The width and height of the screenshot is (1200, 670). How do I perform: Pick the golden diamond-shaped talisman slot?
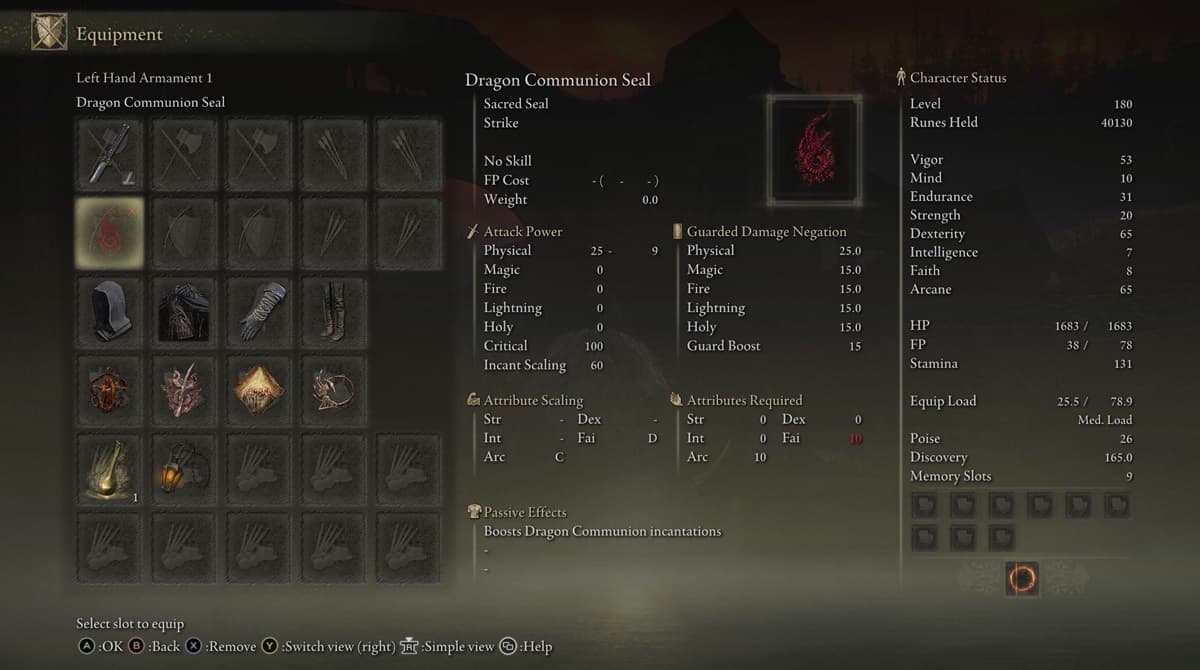pyautogui.click(x=259, y=389)
